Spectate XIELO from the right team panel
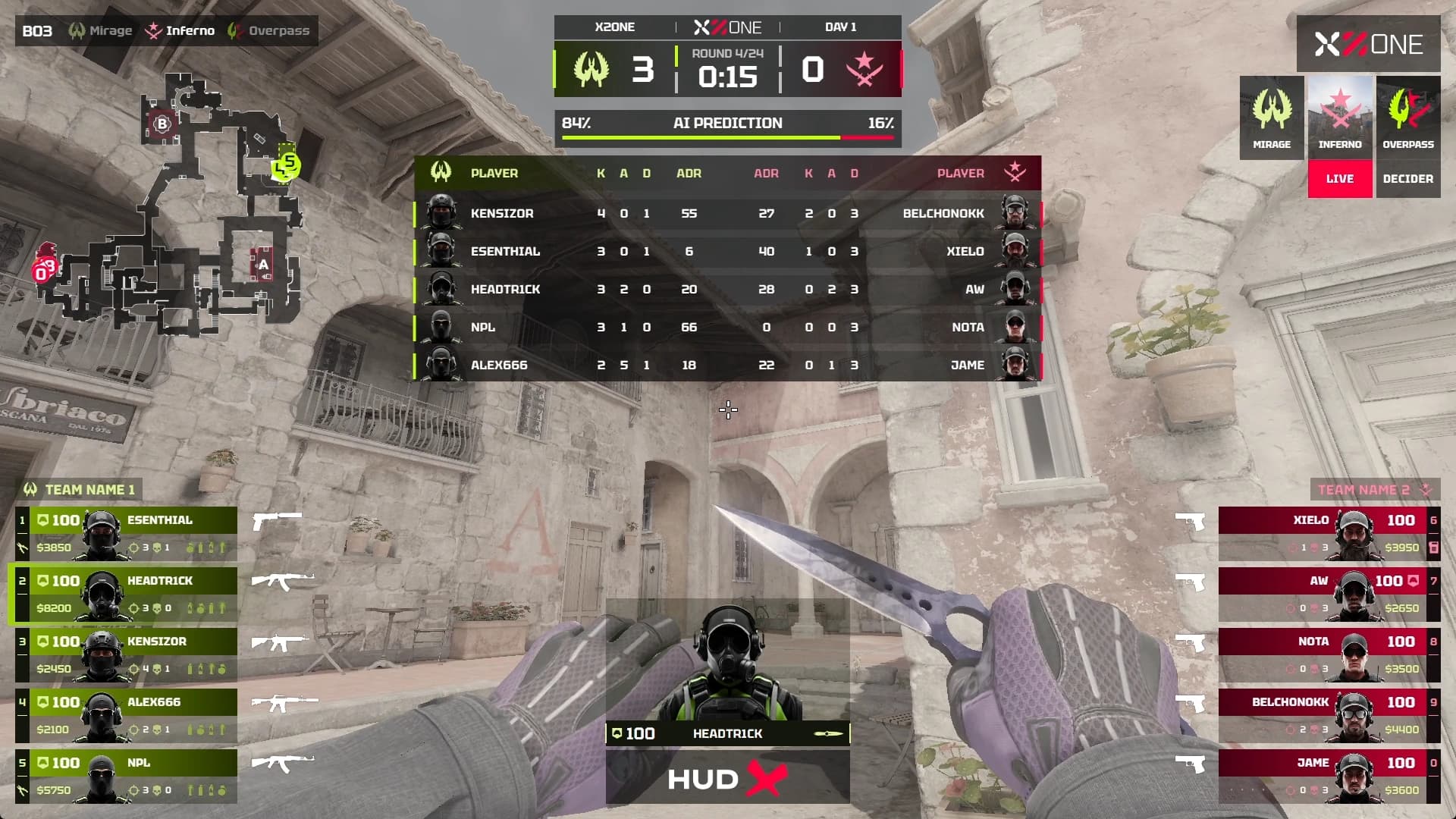1456x819 pixels. tap(1329, 533)
